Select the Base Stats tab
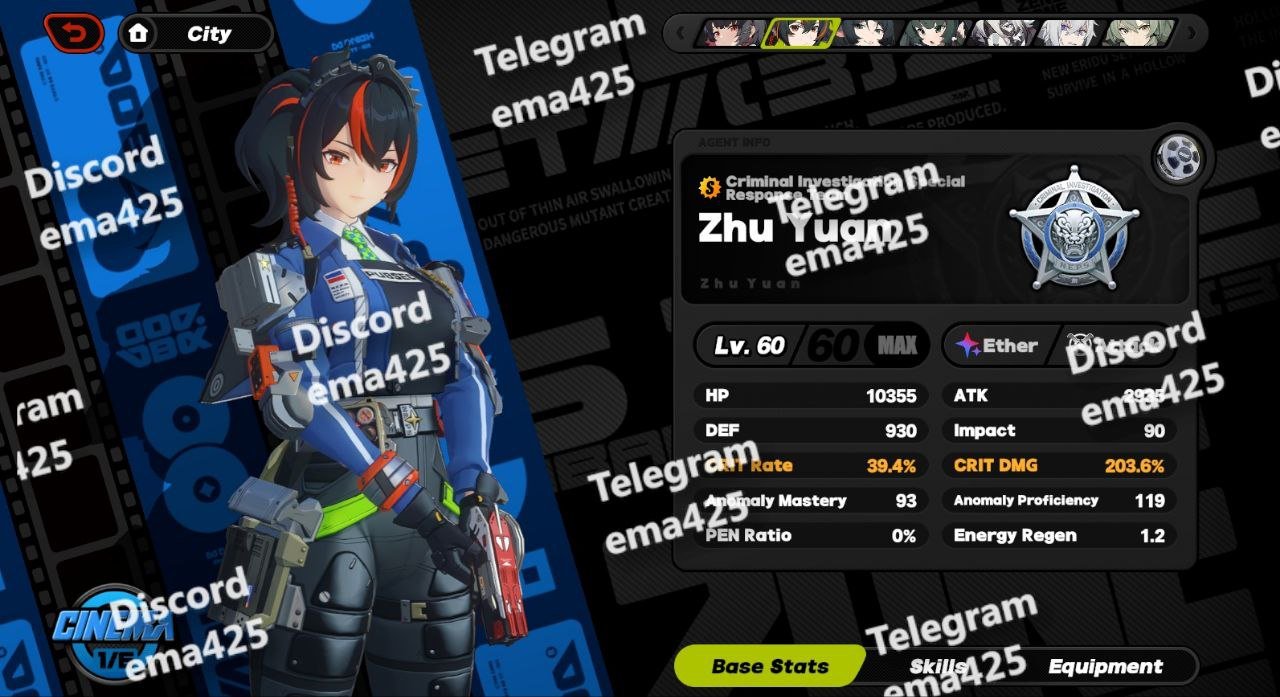Image resolution: width=1280 pixels, height=697 pixels. (770, 666)
